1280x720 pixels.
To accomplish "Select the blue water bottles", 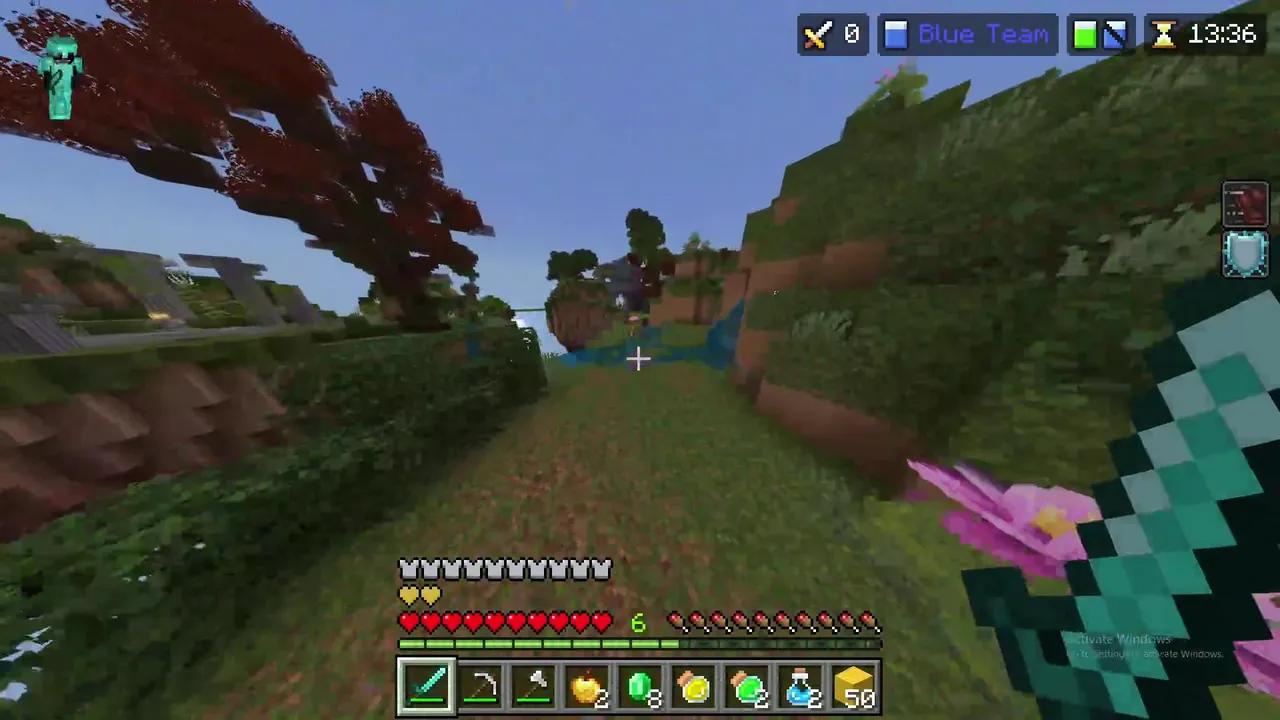I will [801, 684].
